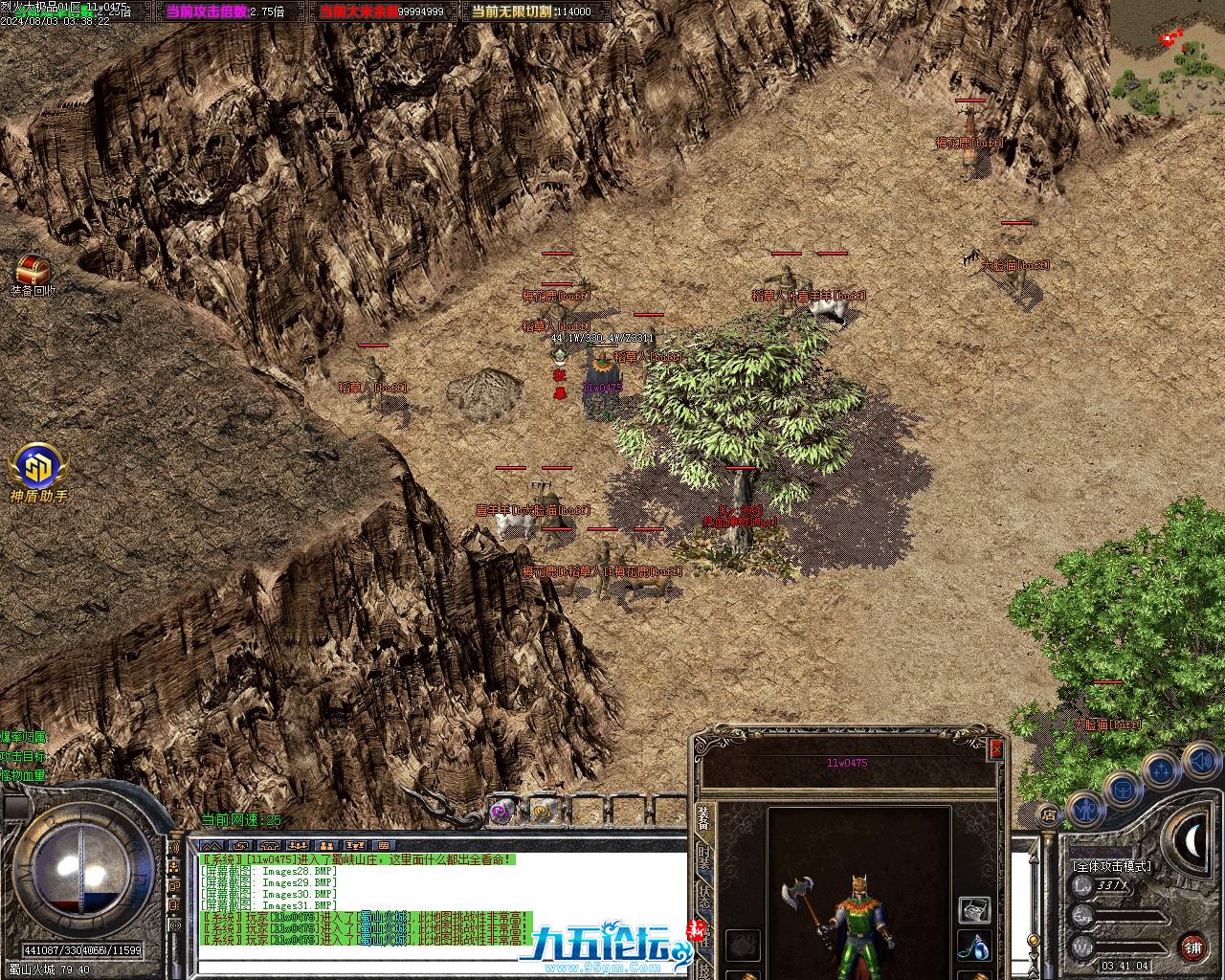Open the red 铺 stall button

pos(1192,947)
